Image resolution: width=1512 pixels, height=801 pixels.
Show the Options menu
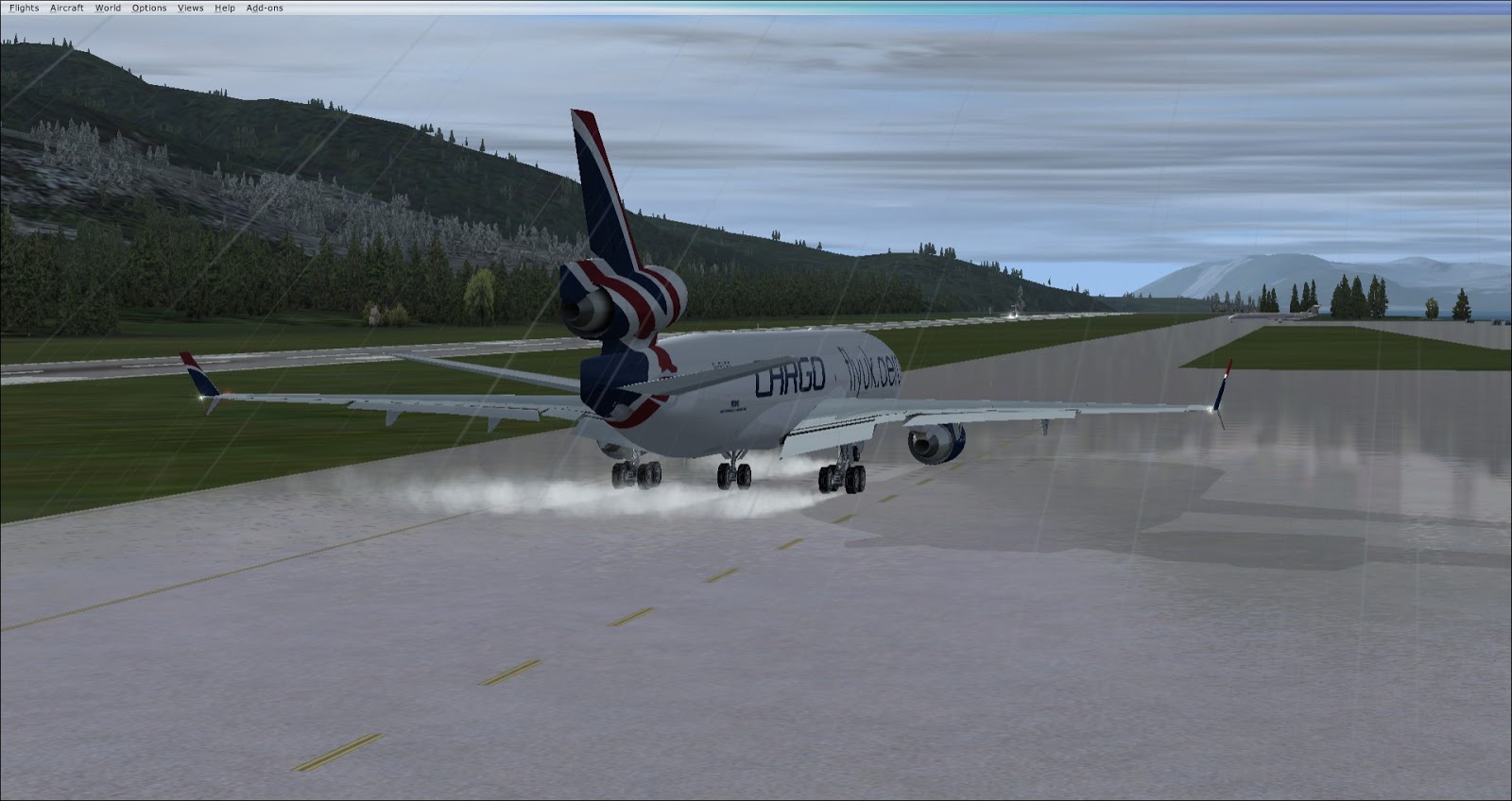pyautogui.click(x=149, y=8)
